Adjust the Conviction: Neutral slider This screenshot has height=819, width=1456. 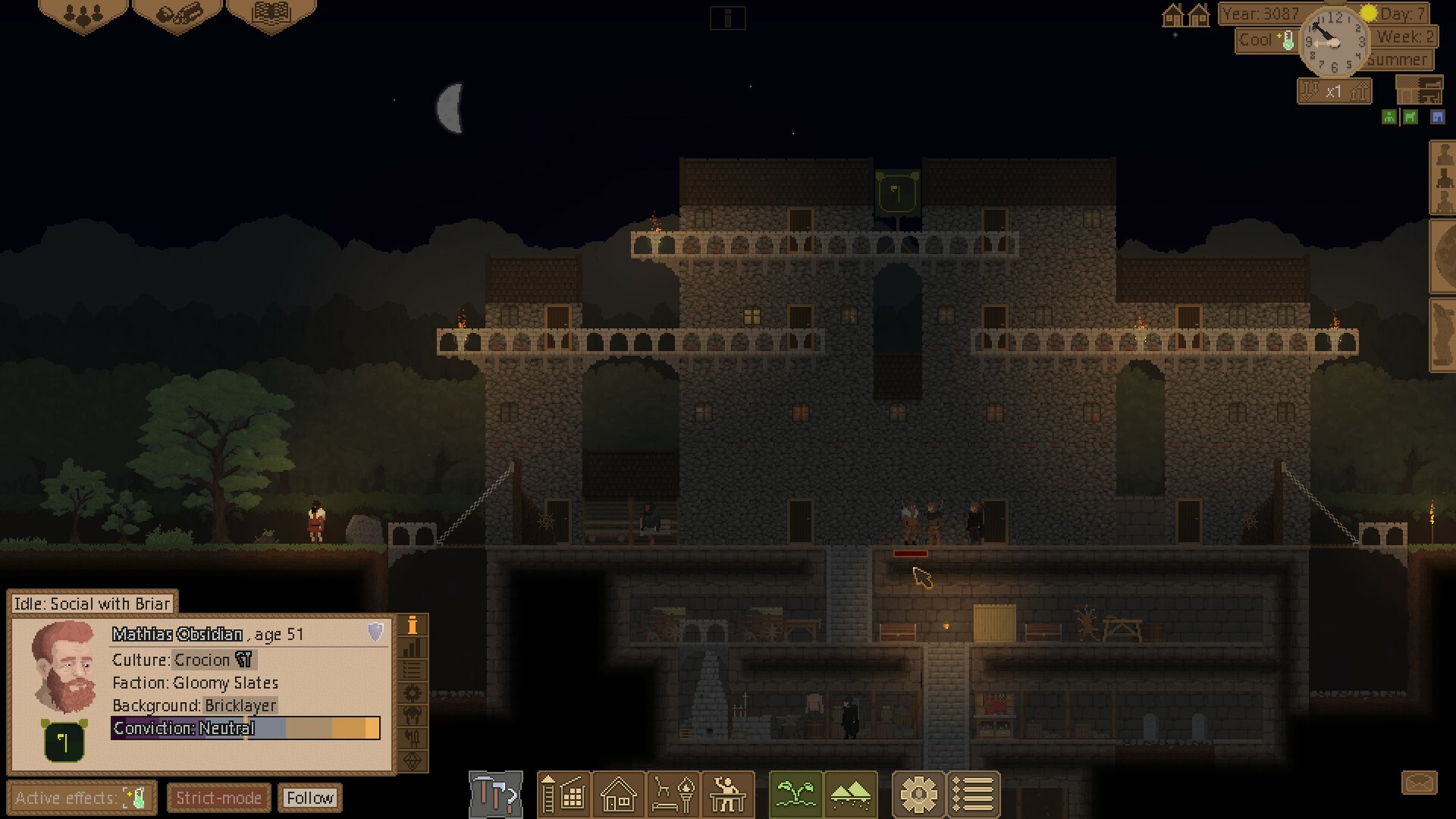point(246,729)
